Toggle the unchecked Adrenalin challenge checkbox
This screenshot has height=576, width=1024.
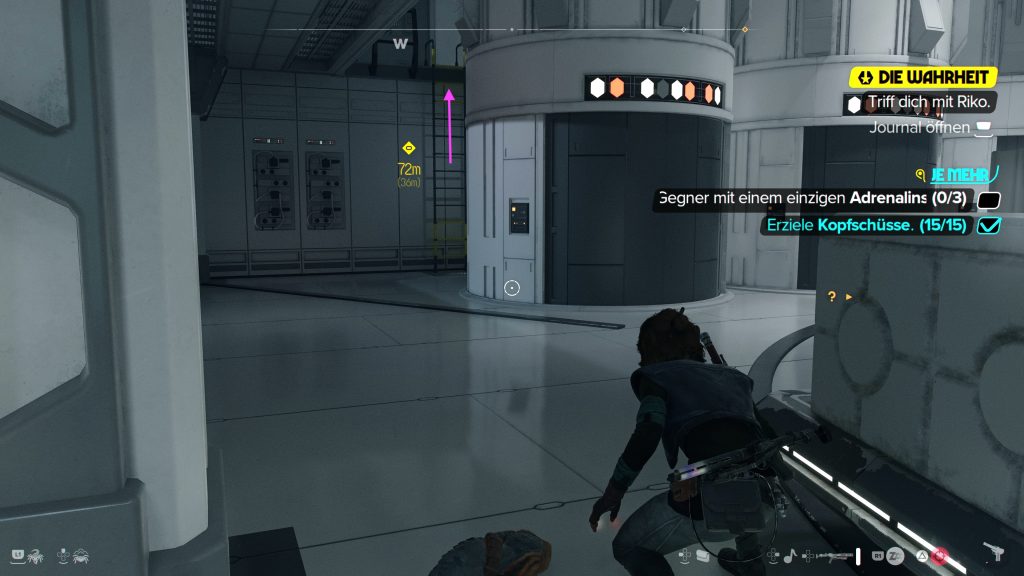click(988, 199)
